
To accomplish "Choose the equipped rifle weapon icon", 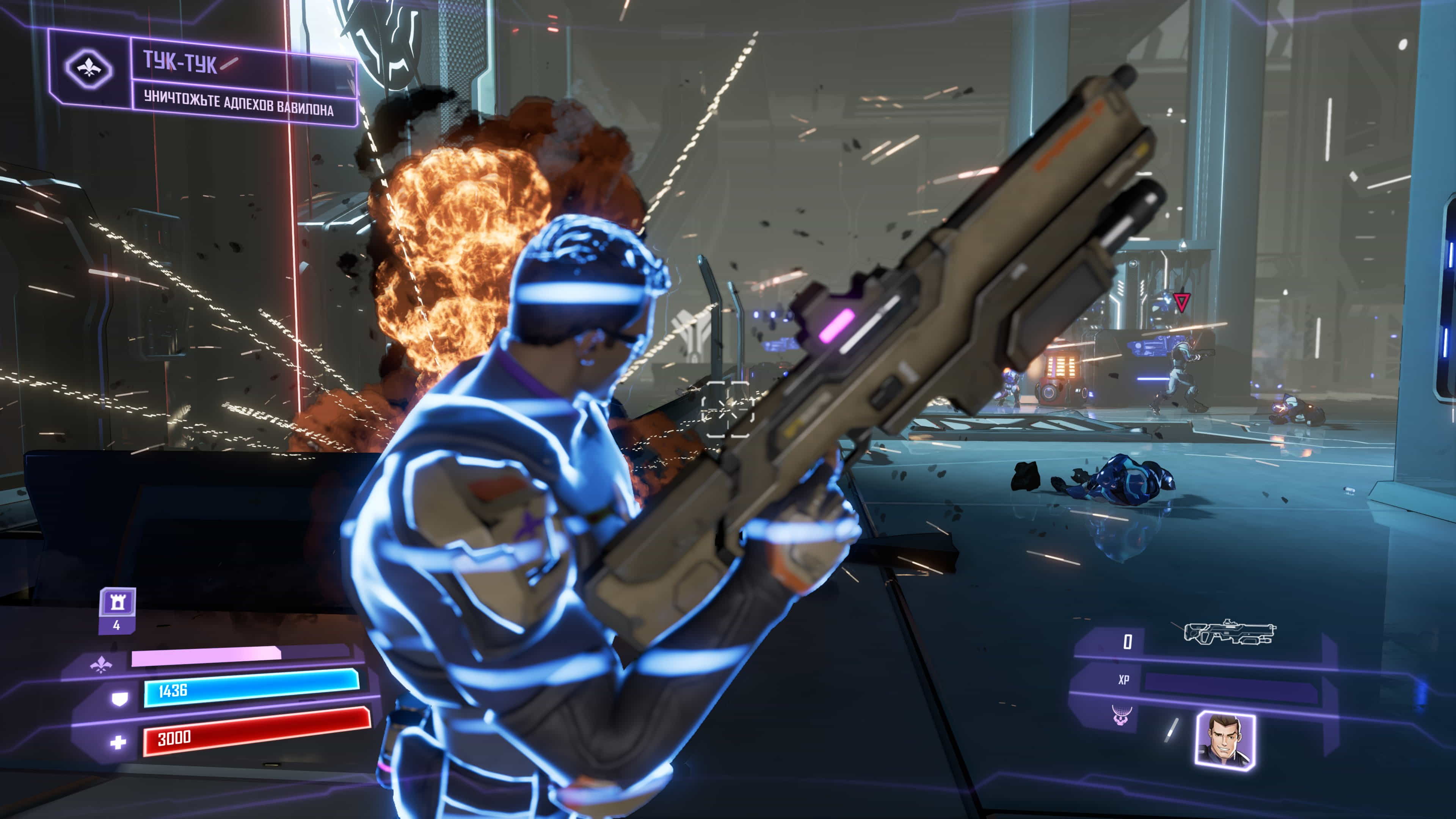I will click(1230, 632).
